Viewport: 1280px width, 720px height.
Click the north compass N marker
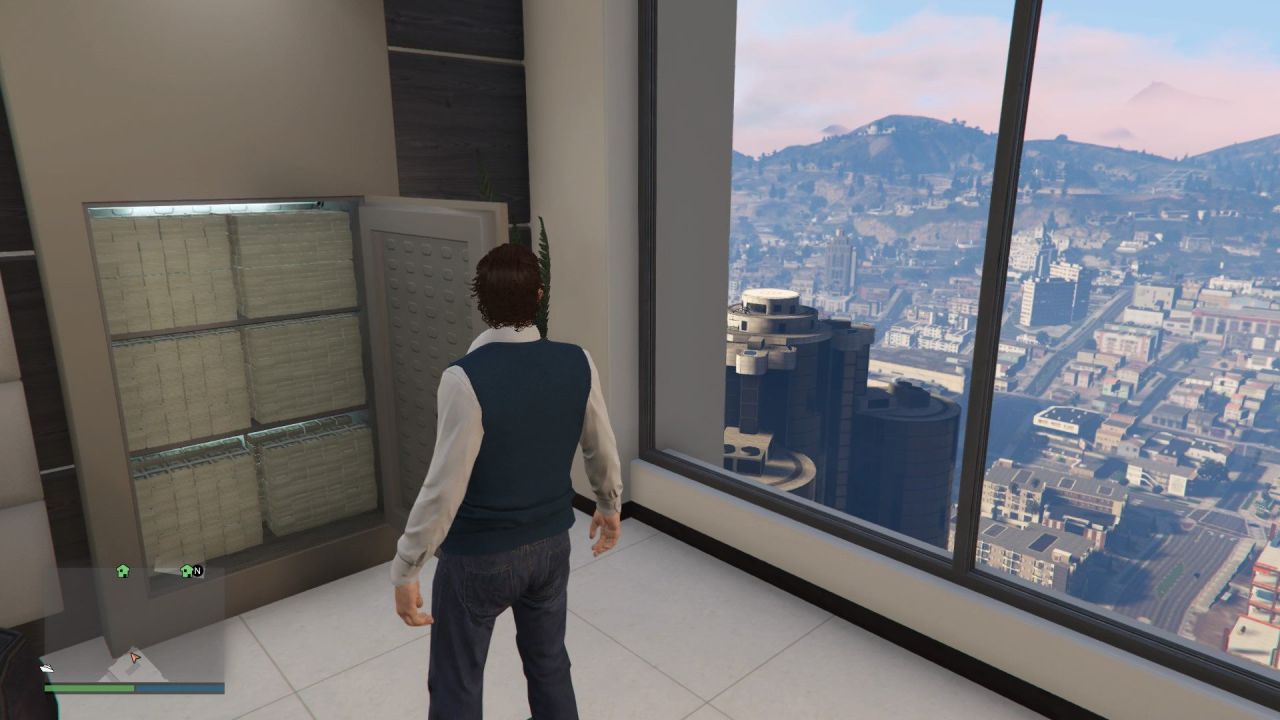[x=197, y=571]
